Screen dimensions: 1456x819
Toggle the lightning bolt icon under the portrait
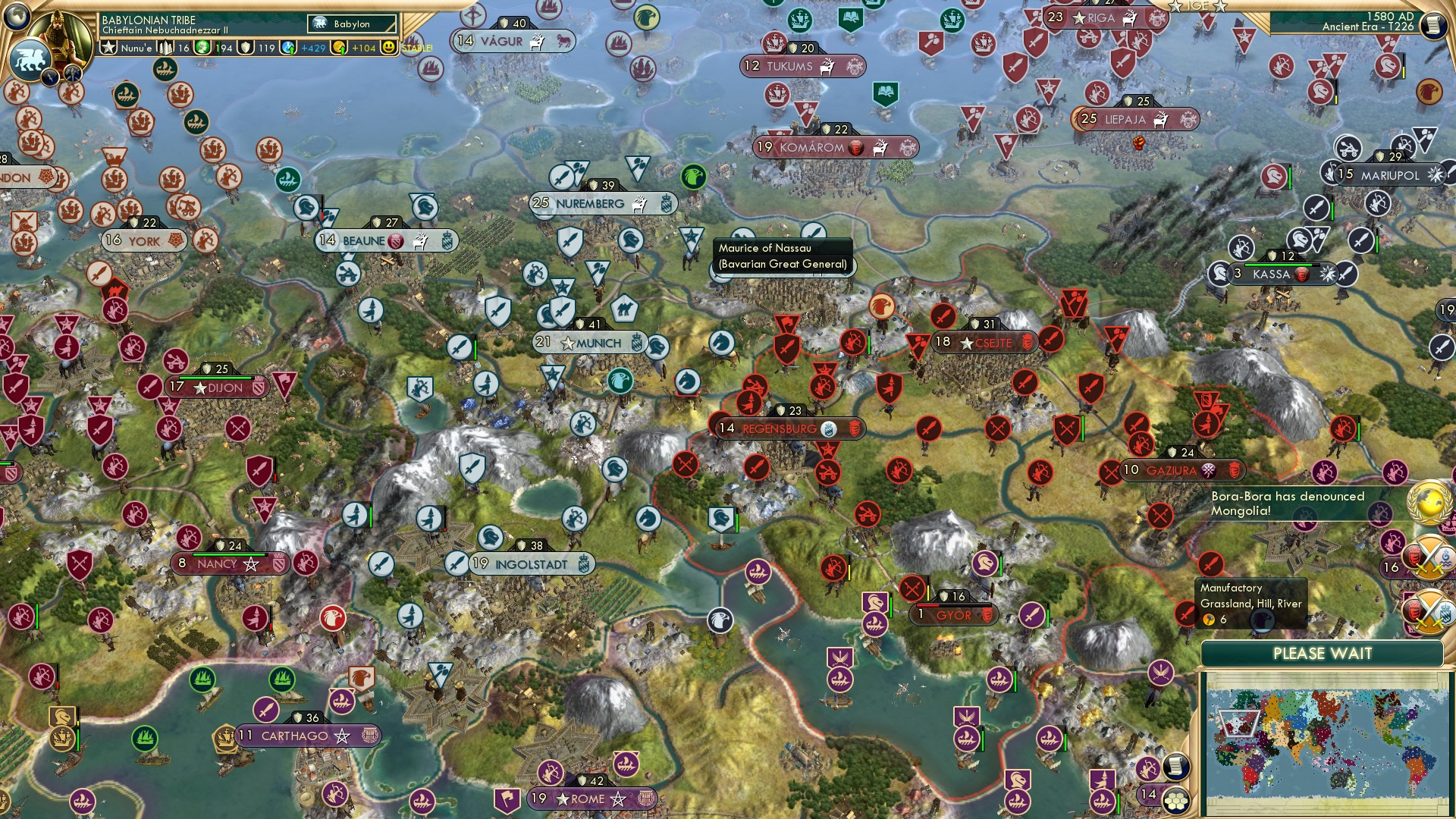pyautogui.click(x=49, y=77)
